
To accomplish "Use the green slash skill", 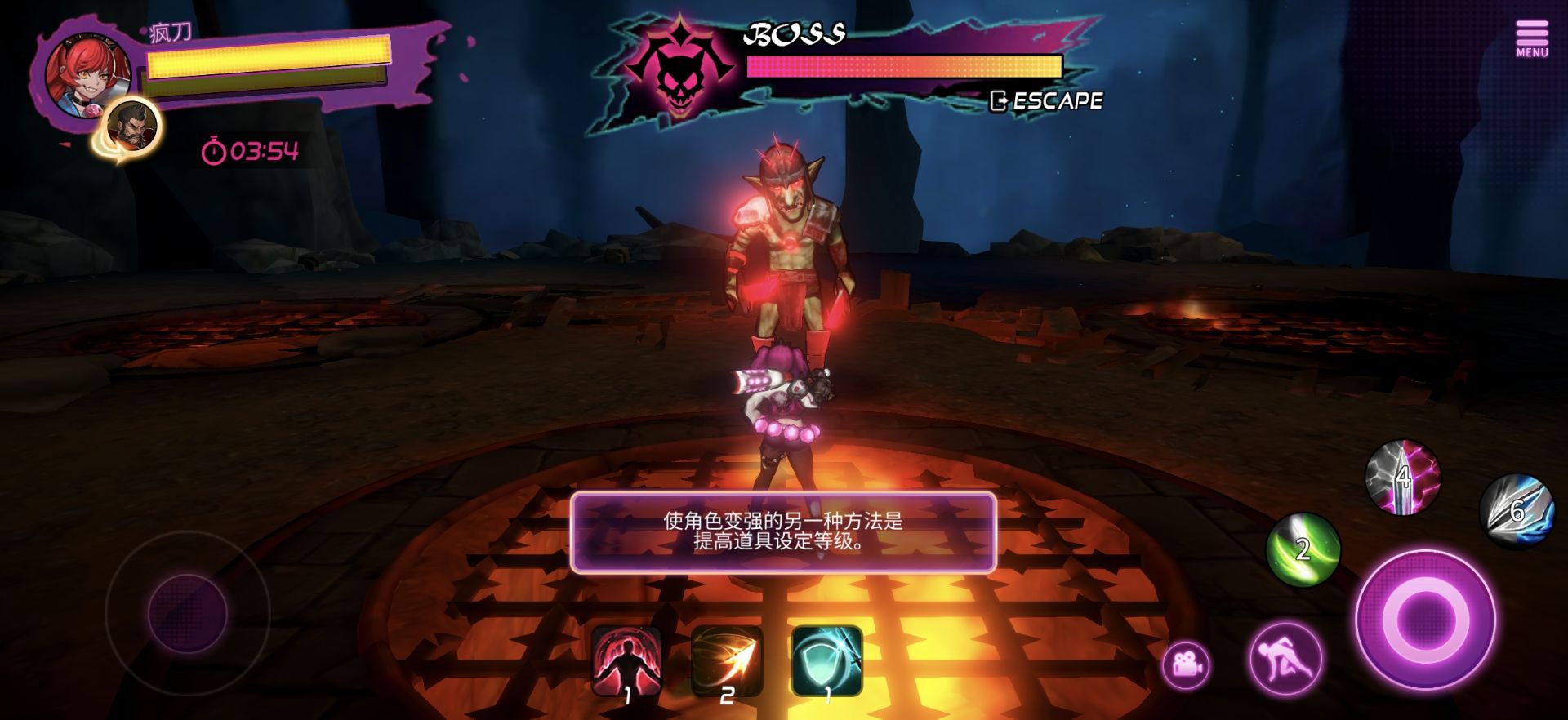I will pos(1303,549).
